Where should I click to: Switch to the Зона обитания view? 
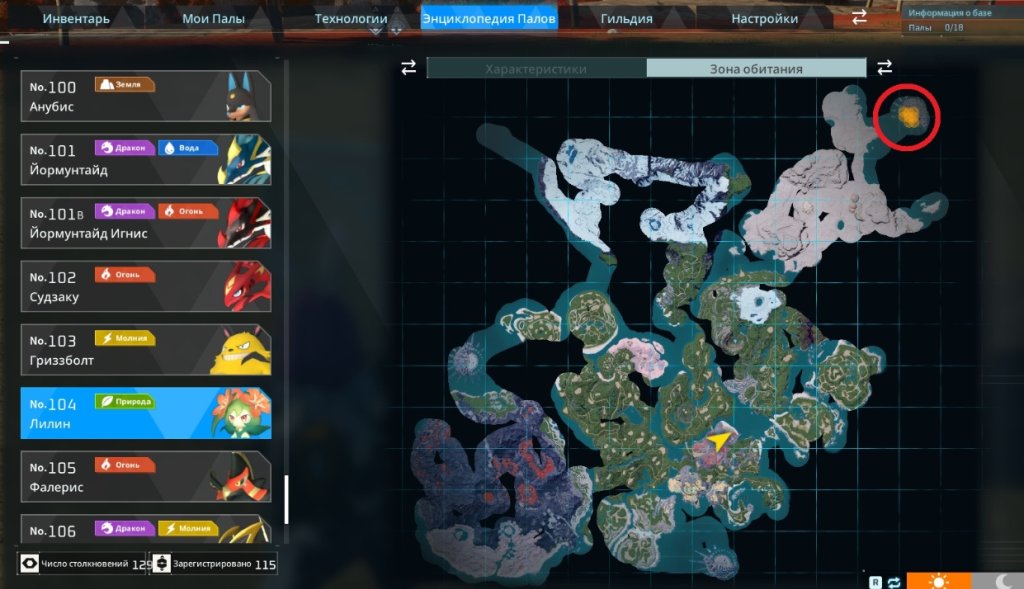click(756, 69)
